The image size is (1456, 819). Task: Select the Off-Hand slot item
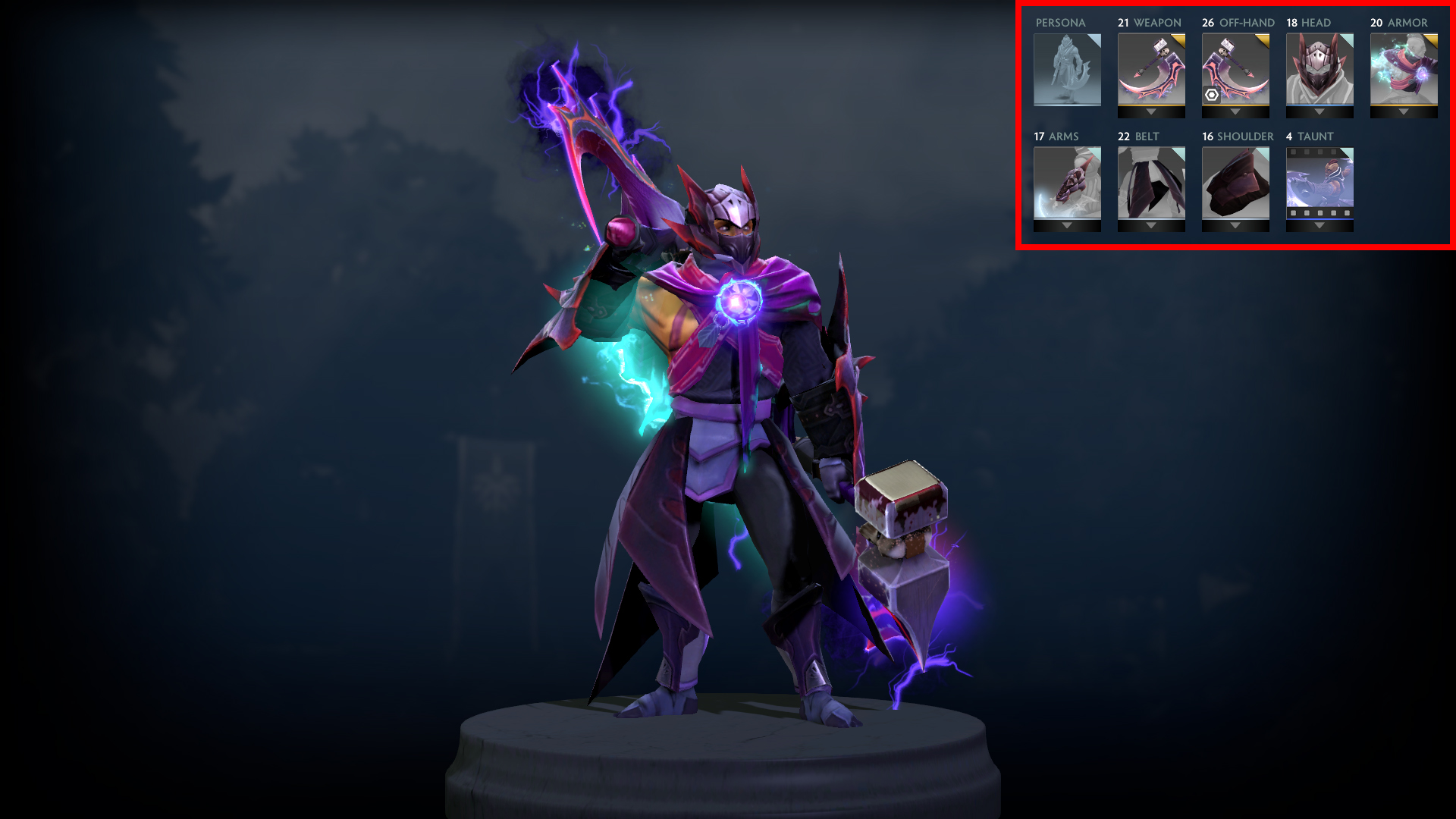1235,69
